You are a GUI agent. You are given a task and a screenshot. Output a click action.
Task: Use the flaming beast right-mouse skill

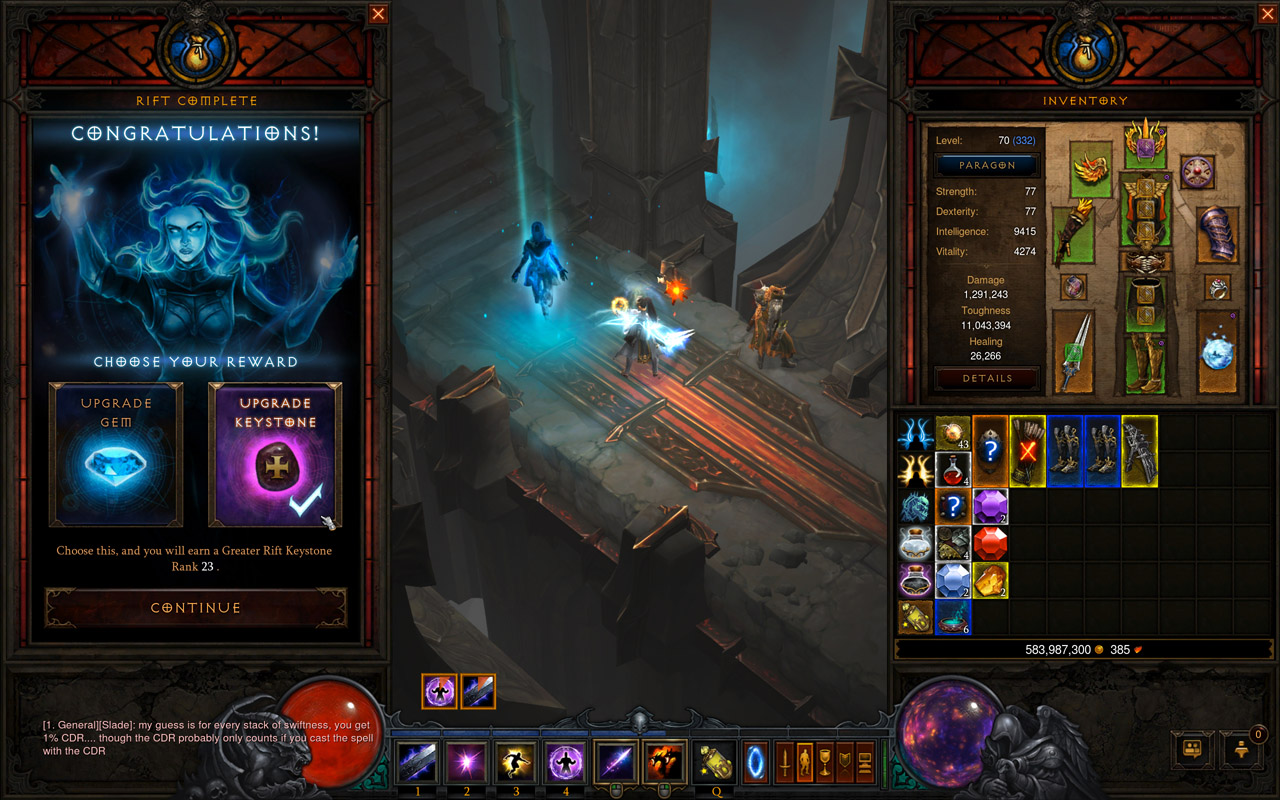[665, 763]
